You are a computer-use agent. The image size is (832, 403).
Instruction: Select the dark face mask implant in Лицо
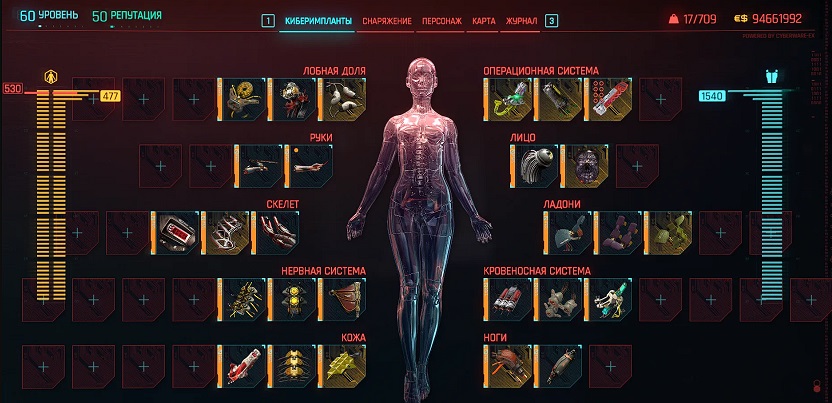(x=583, y=164)
